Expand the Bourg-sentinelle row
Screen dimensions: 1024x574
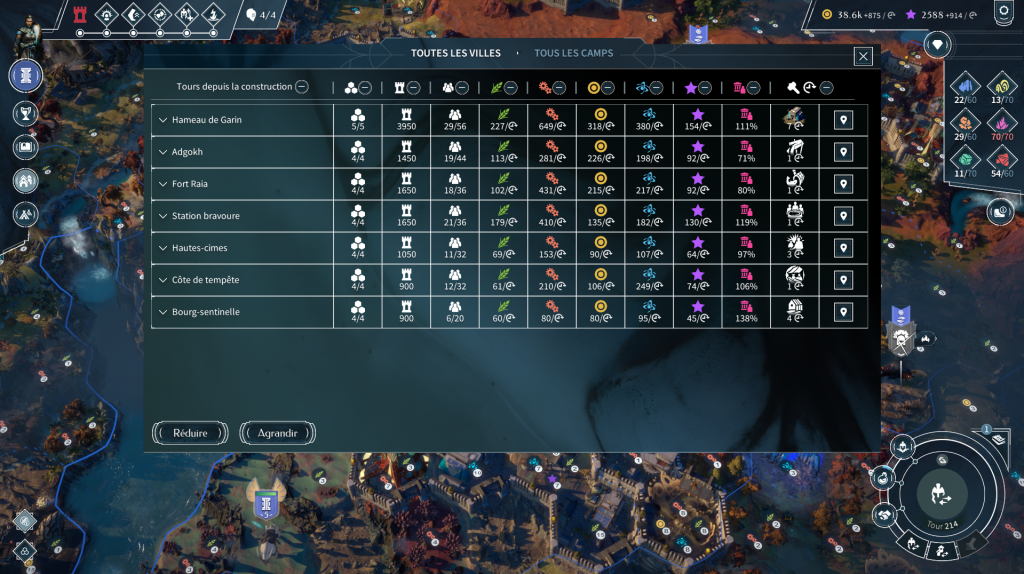163,312
